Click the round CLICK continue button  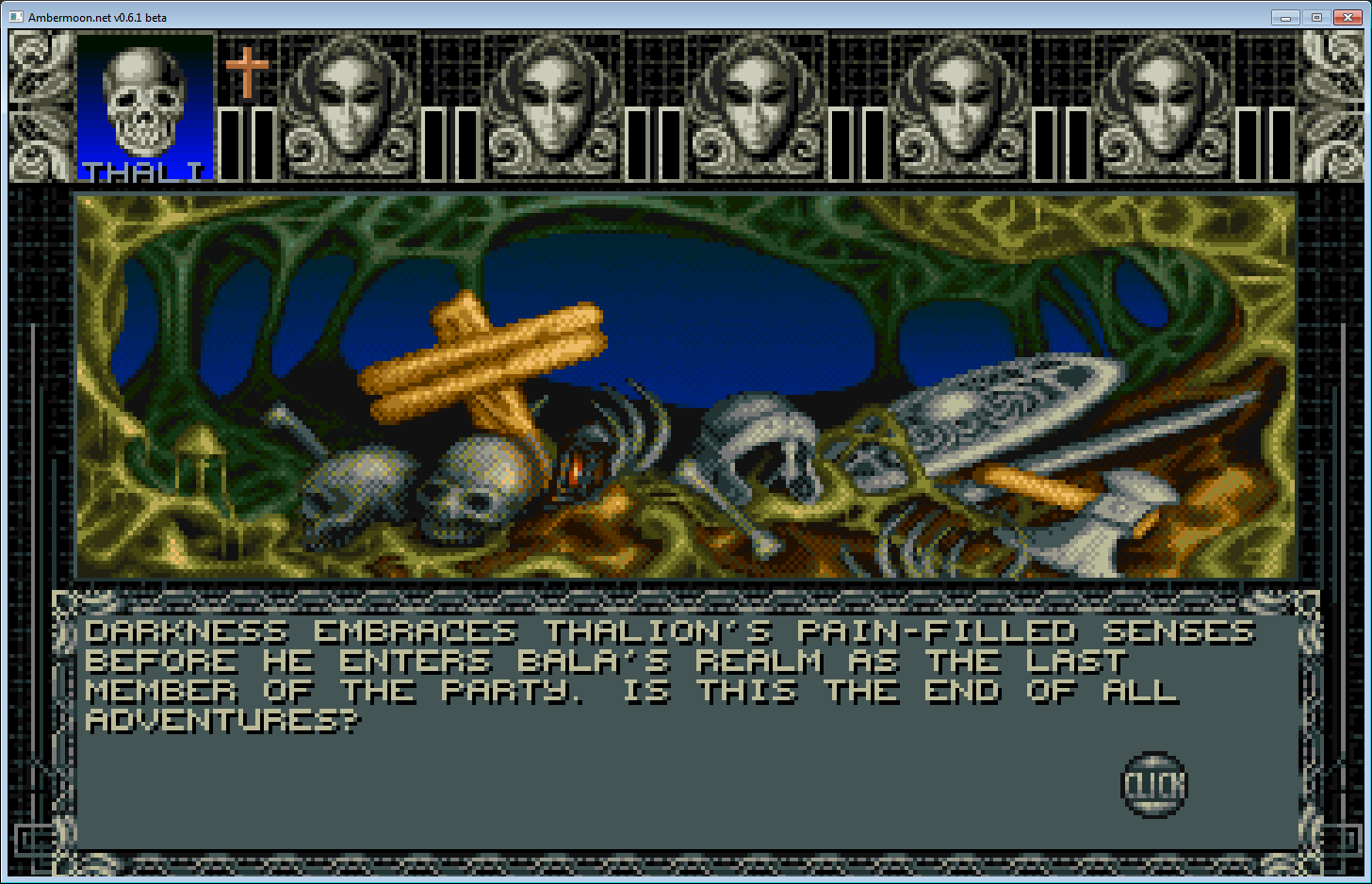point(1153,784)
